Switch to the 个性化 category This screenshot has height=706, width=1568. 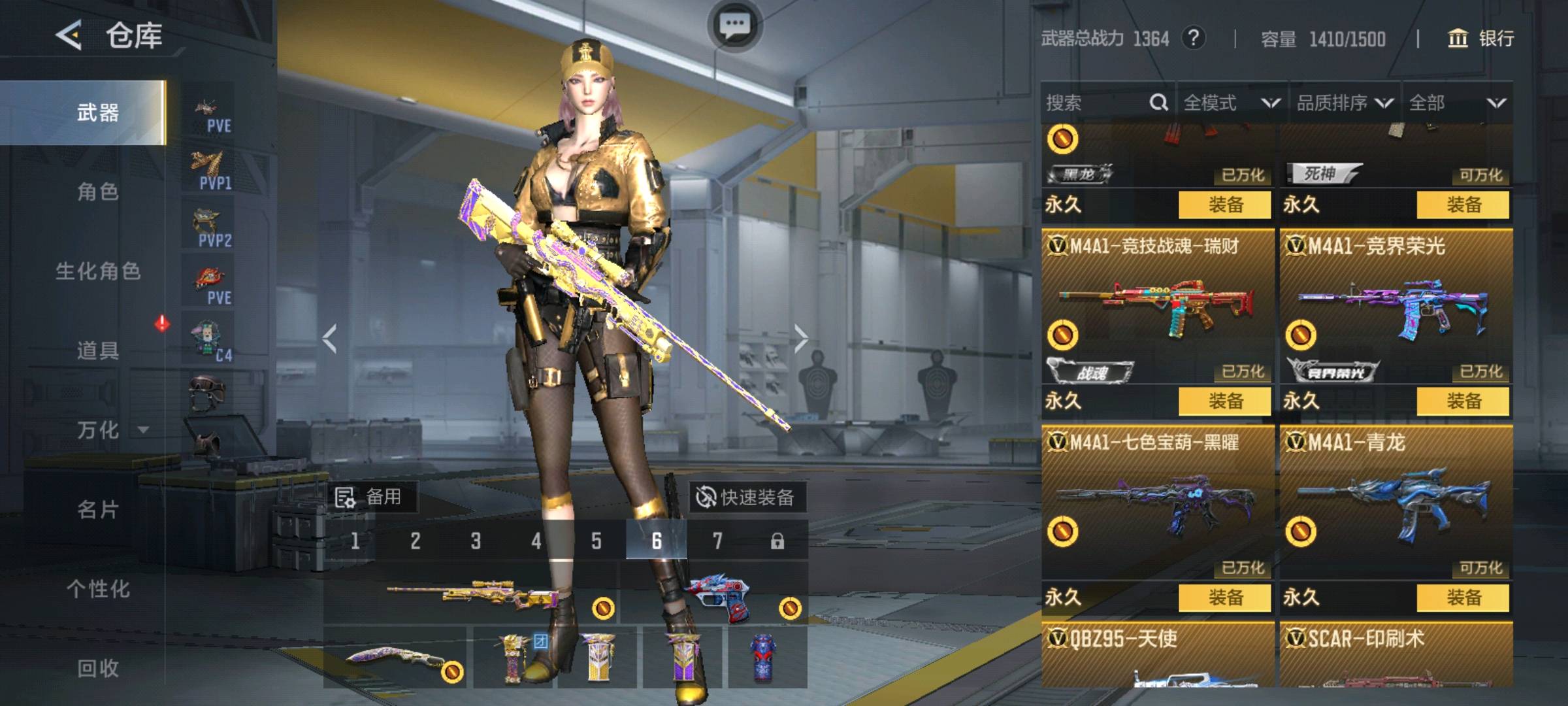pos(98,589)
